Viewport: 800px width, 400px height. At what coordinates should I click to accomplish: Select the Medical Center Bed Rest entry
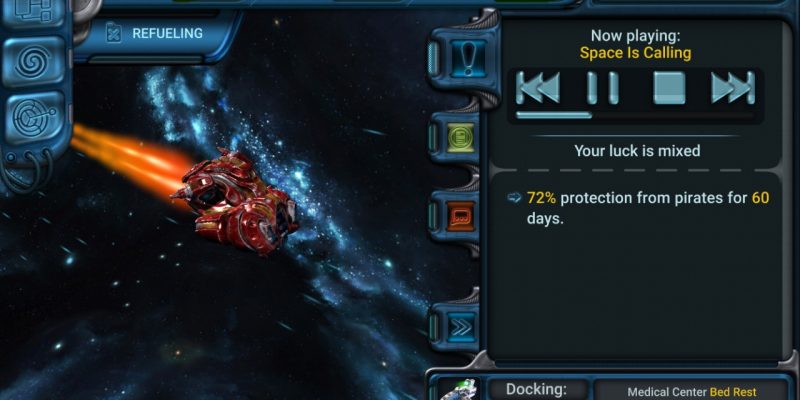click(x=690, y=392)
